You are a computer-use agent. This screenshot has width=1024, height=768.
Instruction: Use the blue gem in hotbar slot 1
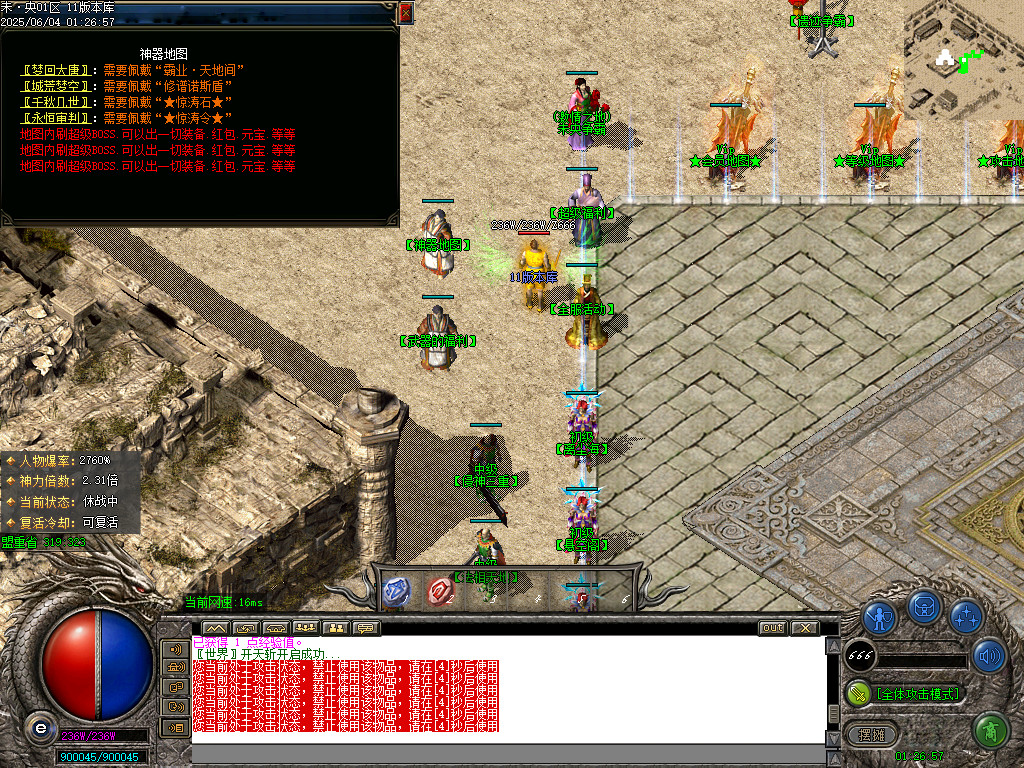pos(397,591)
